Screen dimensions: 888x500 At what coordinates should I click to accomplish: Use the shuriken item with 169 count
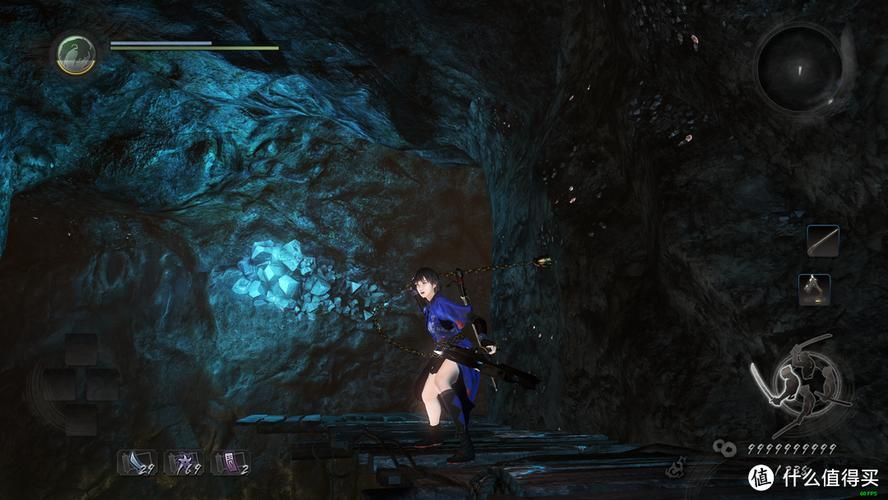coord(181,462)
